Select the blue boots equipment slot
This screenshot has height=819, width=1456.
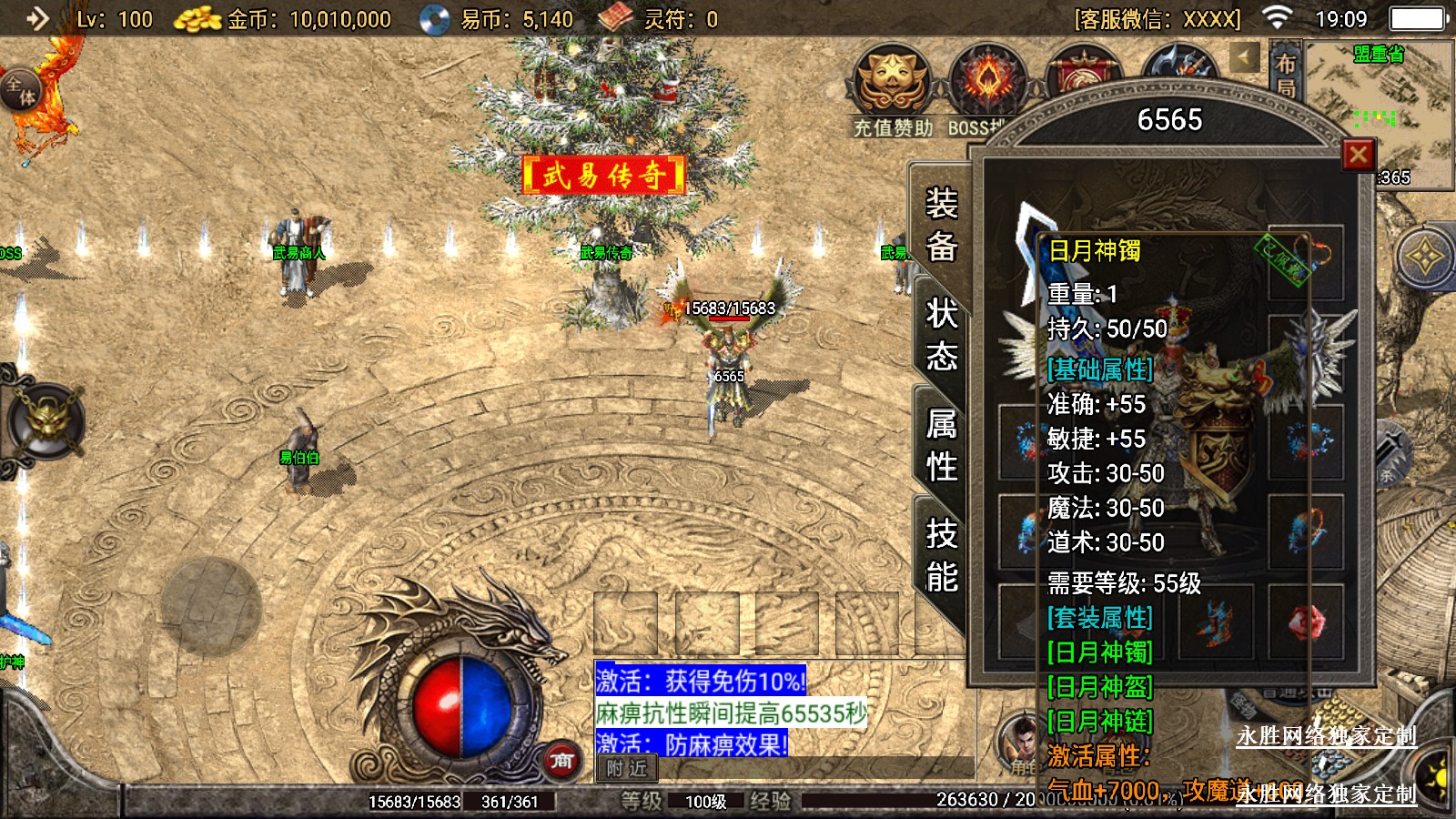1215,623
